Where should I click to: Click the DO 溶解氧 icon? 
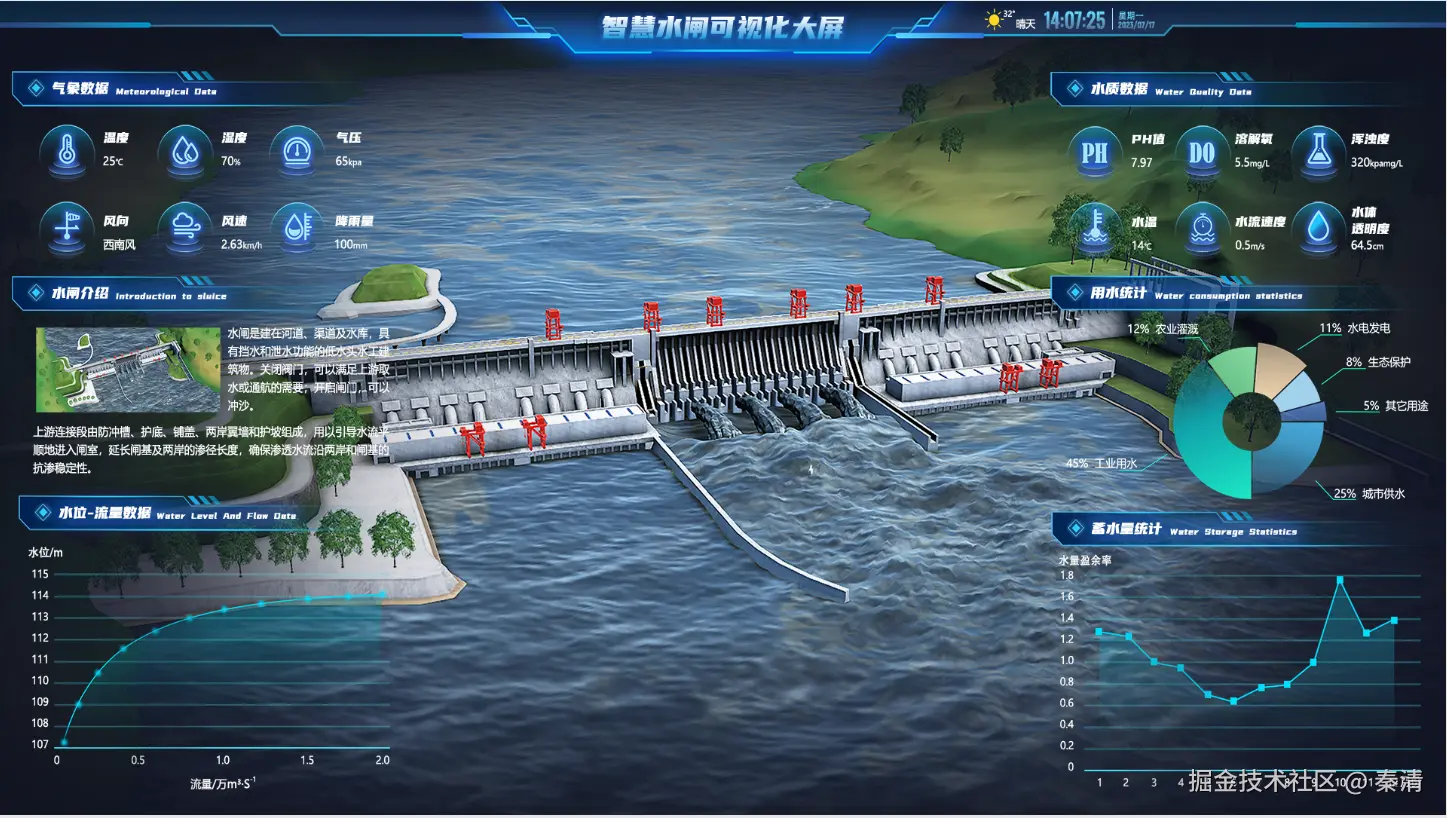coord(1201,153)
